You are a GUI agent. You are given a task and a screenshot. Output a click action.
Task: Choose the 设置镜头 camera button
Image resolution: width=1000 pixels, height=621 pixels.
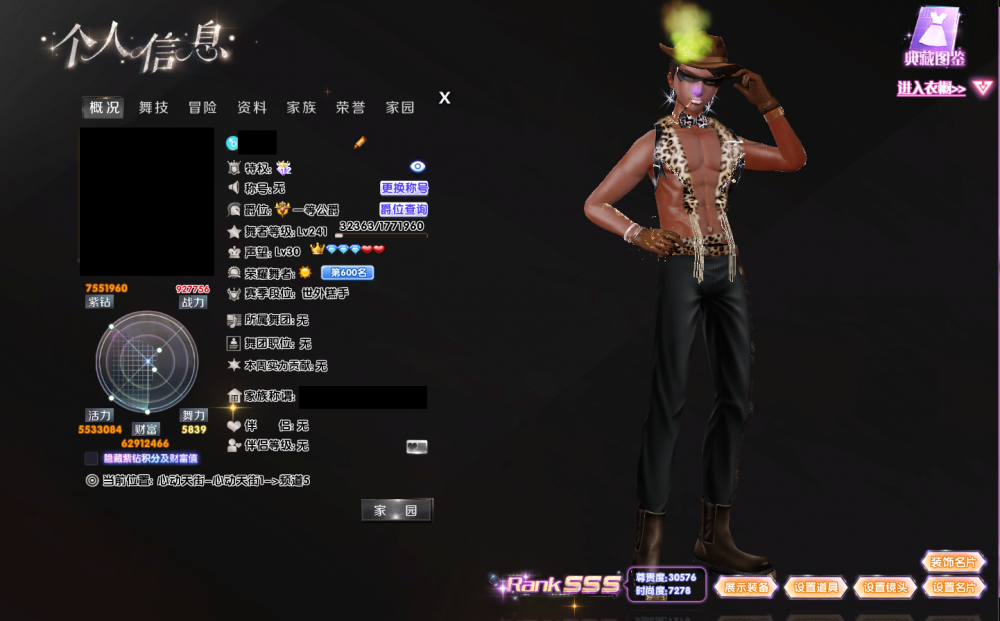pyautogui.click(x=885, y=587)
